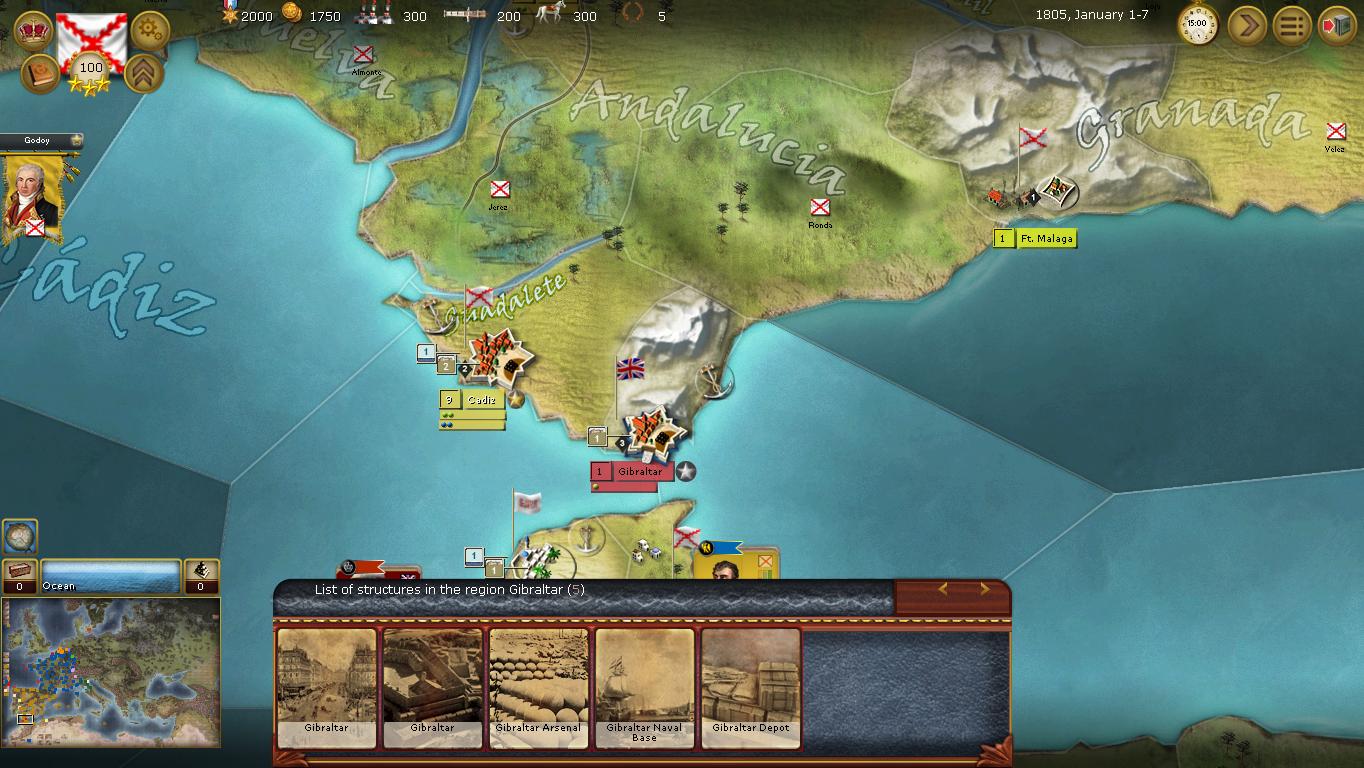
Task: Show the next structures with right arrow
Action: click(x=984, y=590)
